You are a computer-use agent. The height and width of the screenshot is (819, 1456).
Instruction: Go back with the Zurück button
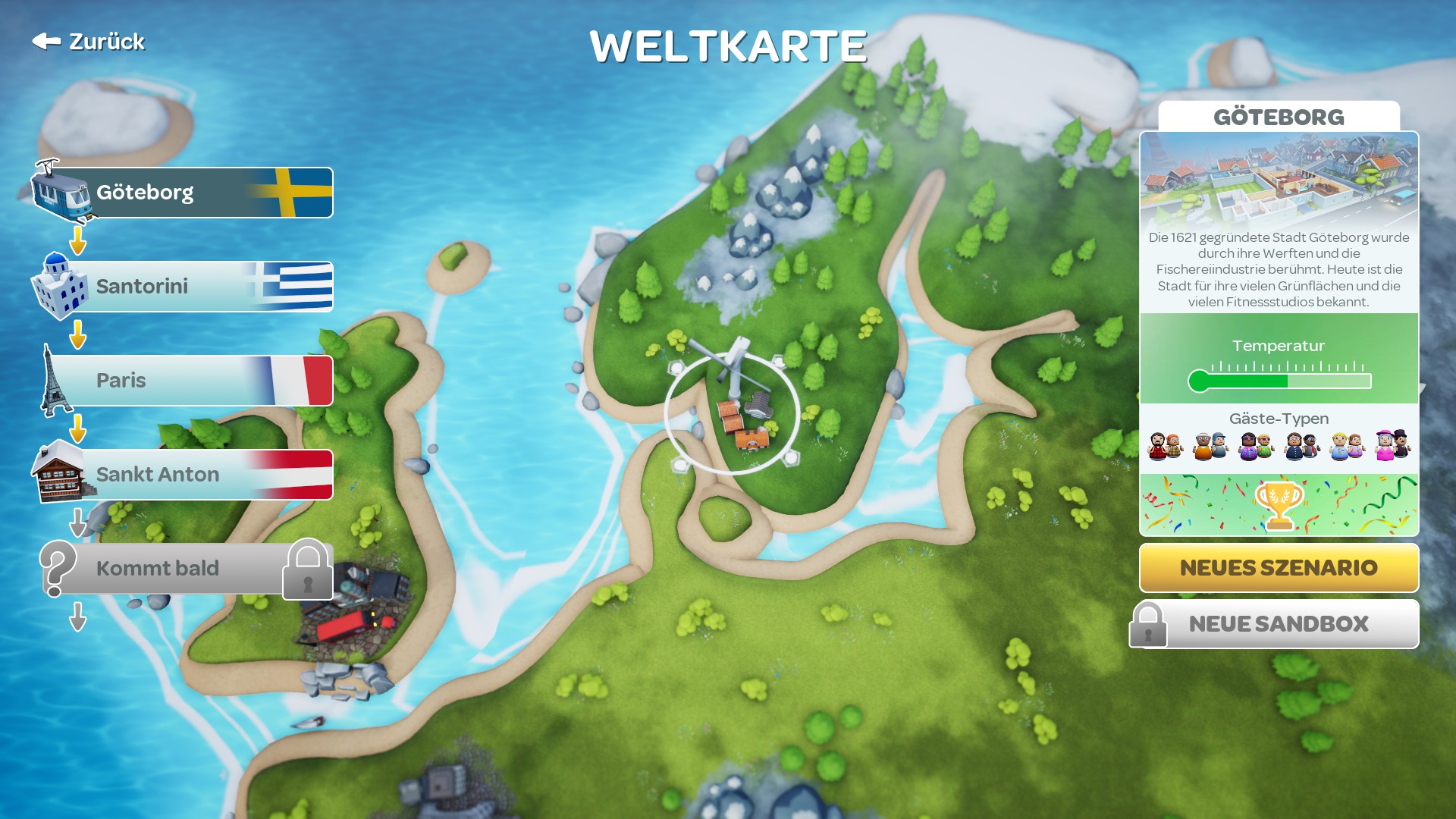click(89, 42)
